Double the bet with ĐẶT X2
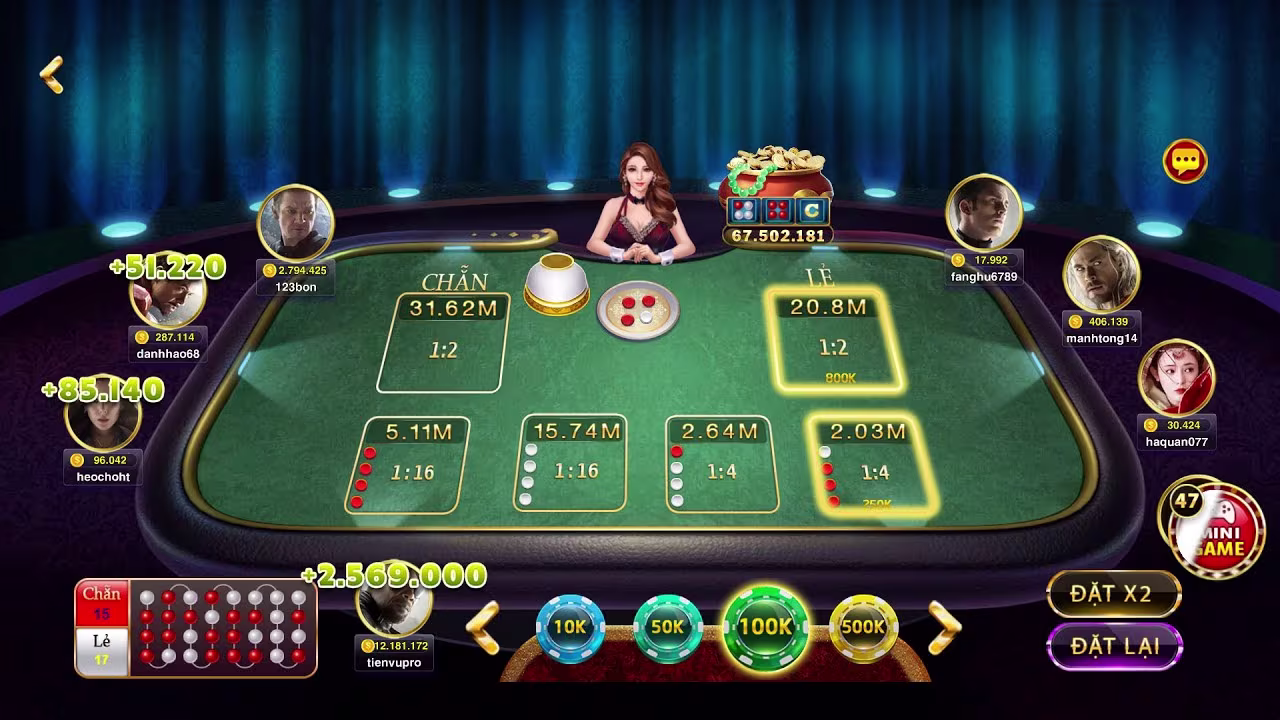This screenshot has width=1280, height=720. click(x=1113, y=594)
